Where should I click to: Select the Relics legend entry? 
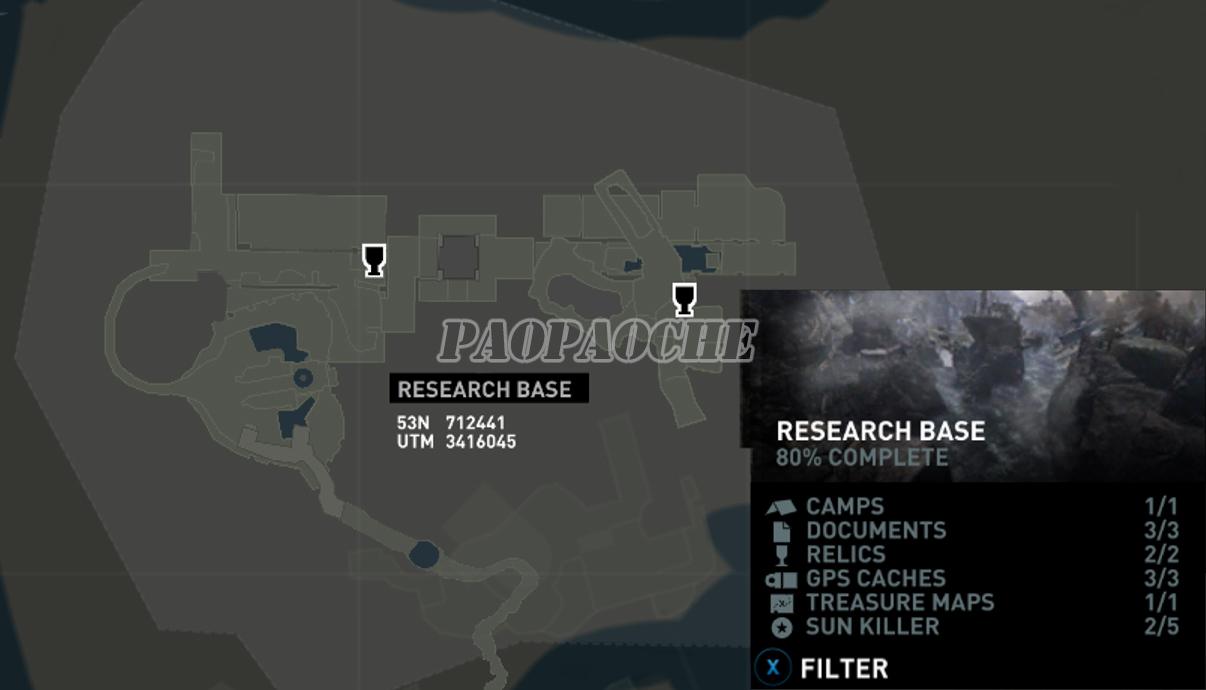pyautogui.click(x=845, y=555)
